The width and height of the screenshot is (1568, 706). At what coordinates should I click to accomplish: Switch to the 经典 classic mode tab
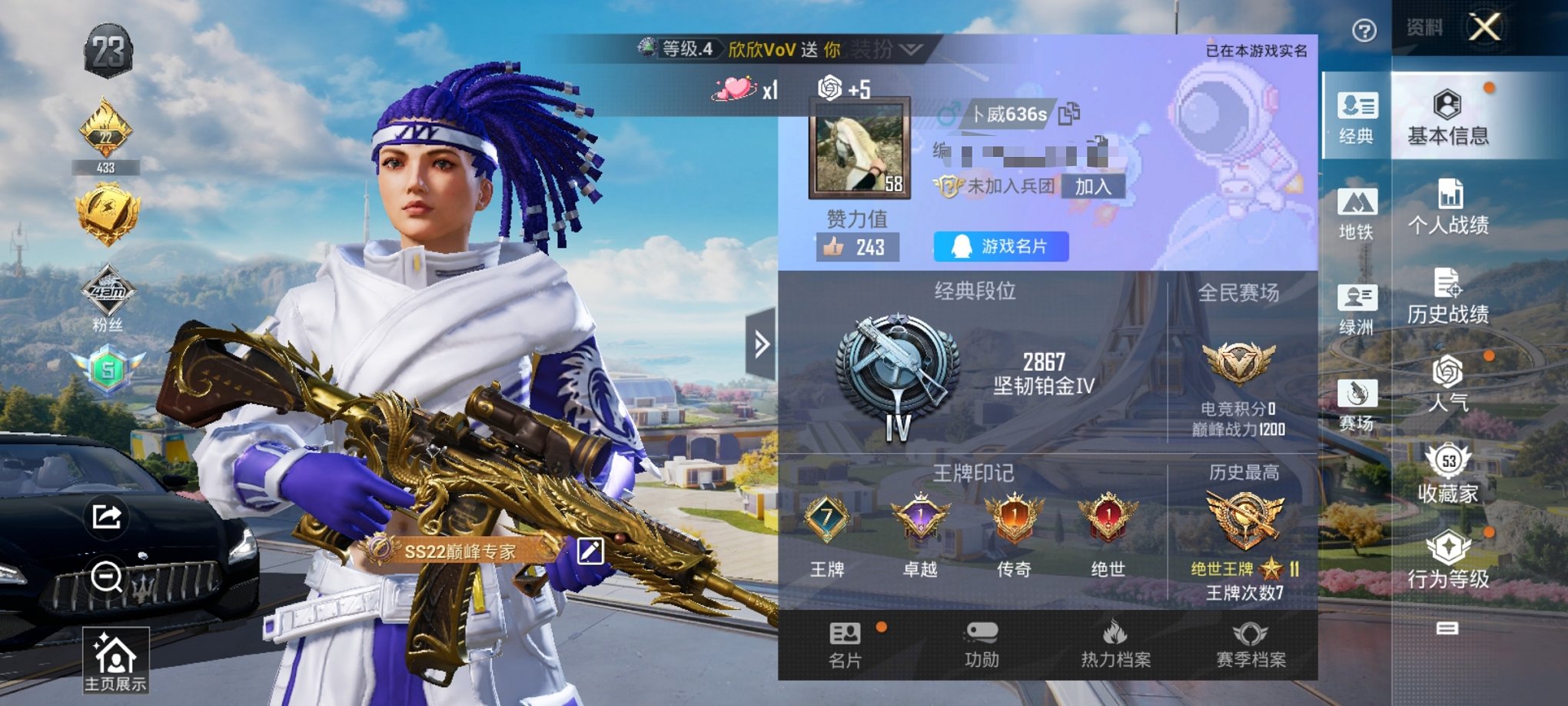1357,117
